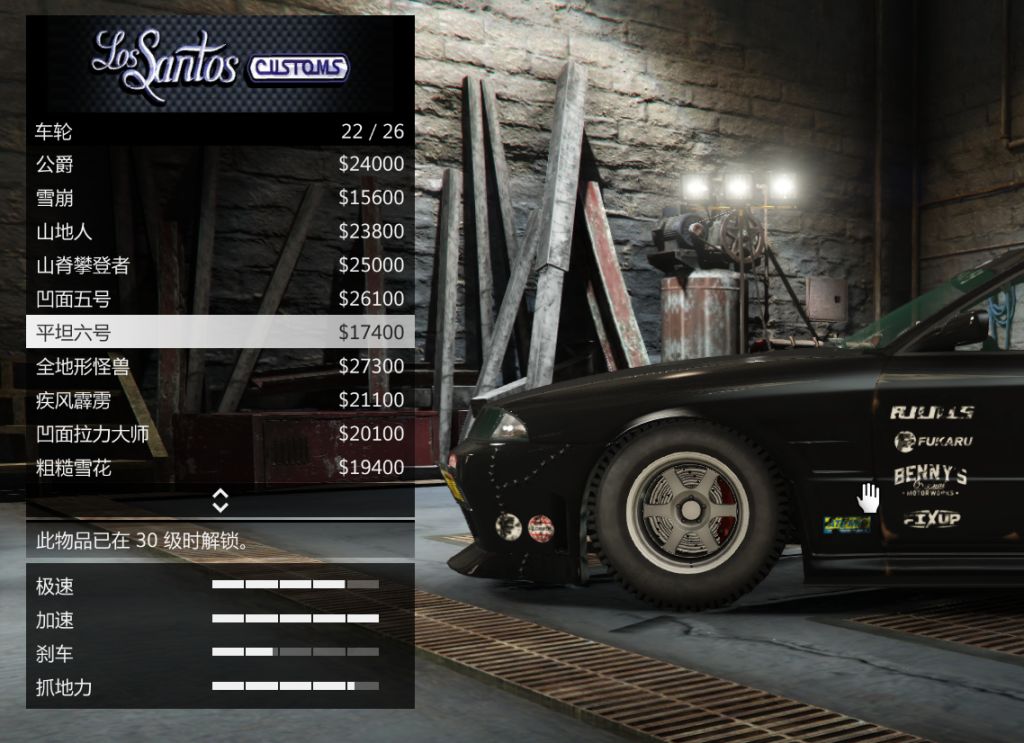1024x743 pixels.
Task: Select the 全地形怪兽 wheel entry
Action: [x=220, y=366]
